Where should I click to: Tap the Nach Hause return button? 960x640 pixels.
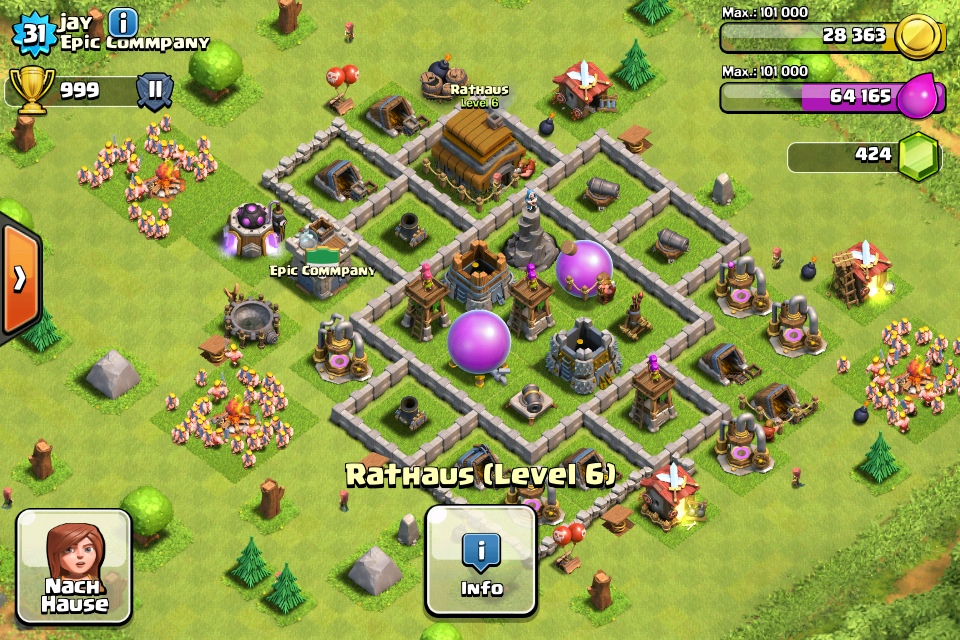75,566
